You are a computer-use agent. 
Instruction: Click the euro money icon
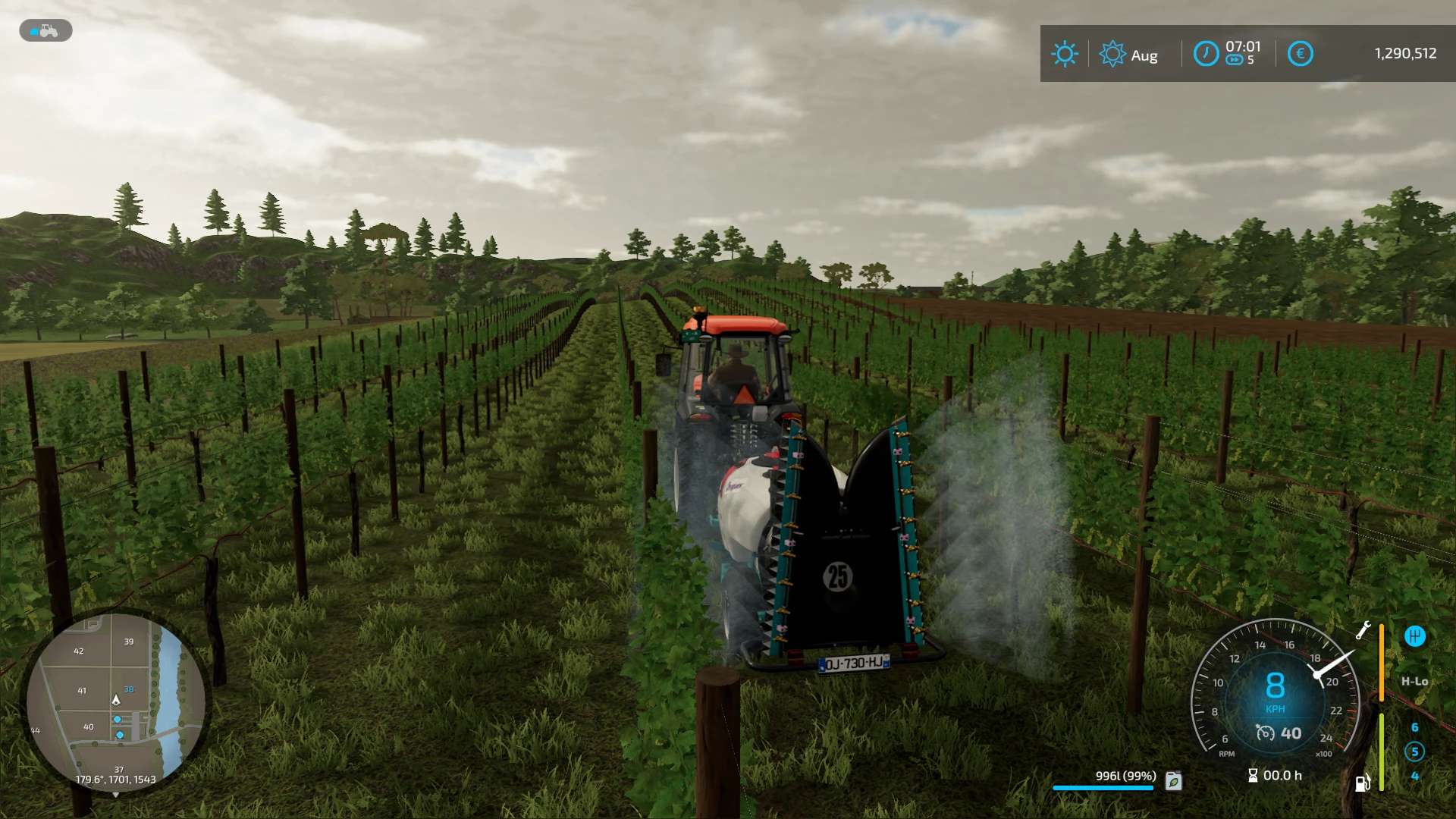click(x=1300, y=54)
